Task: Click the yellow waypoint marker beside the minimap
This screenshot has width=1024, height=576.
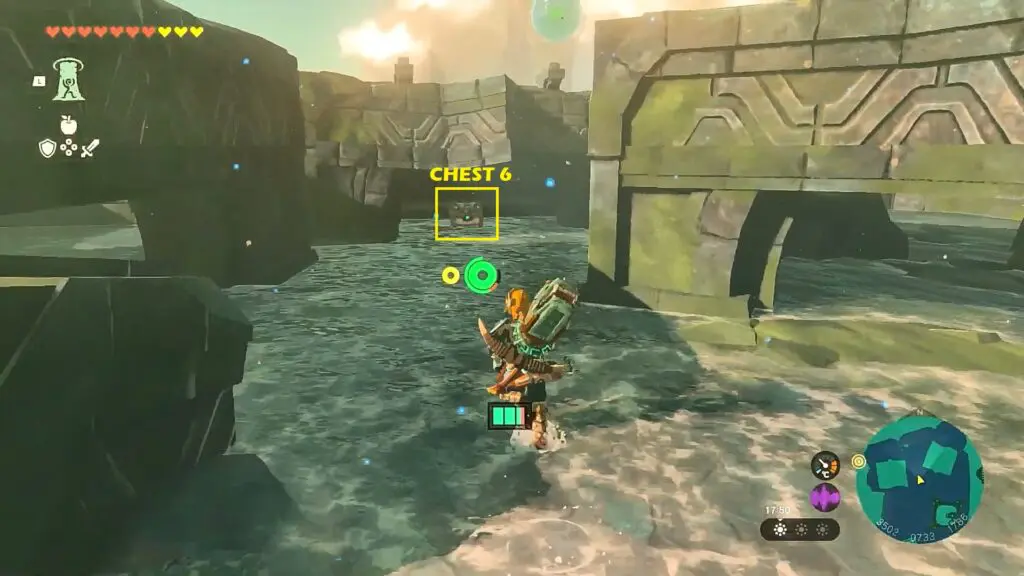Action: (857, 461)
